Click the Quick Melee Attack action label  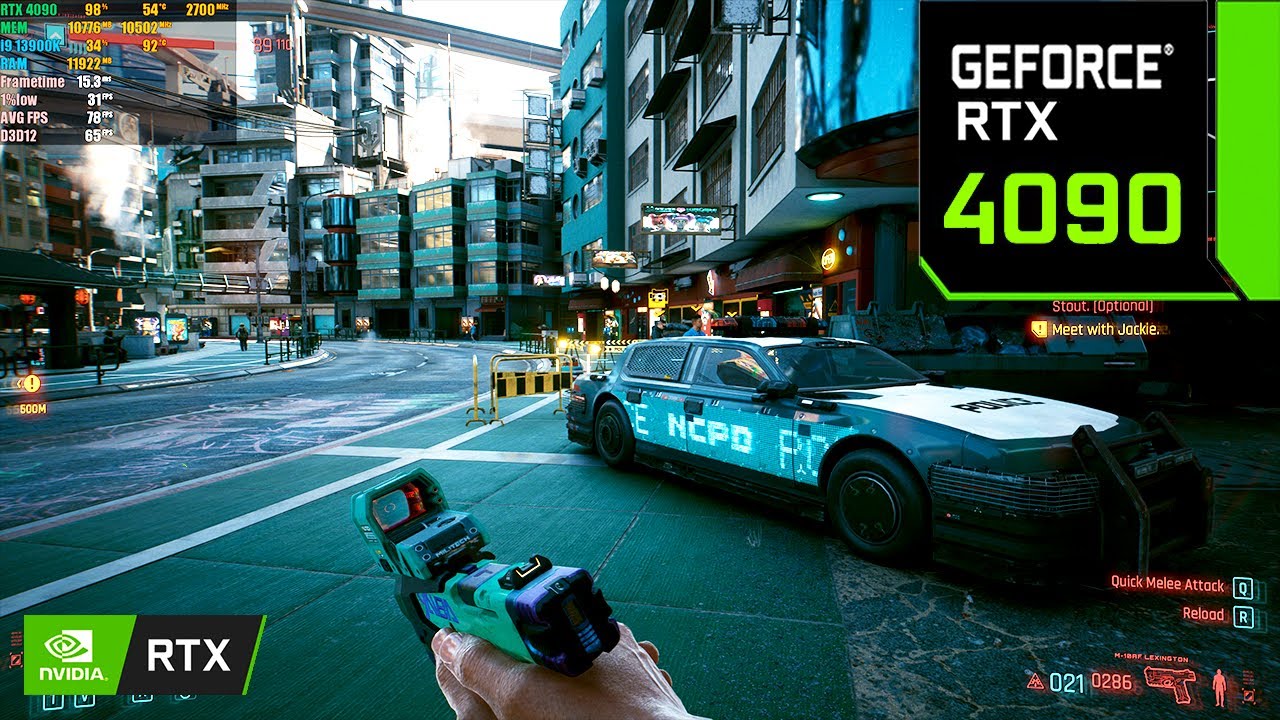pos(1168,584)
